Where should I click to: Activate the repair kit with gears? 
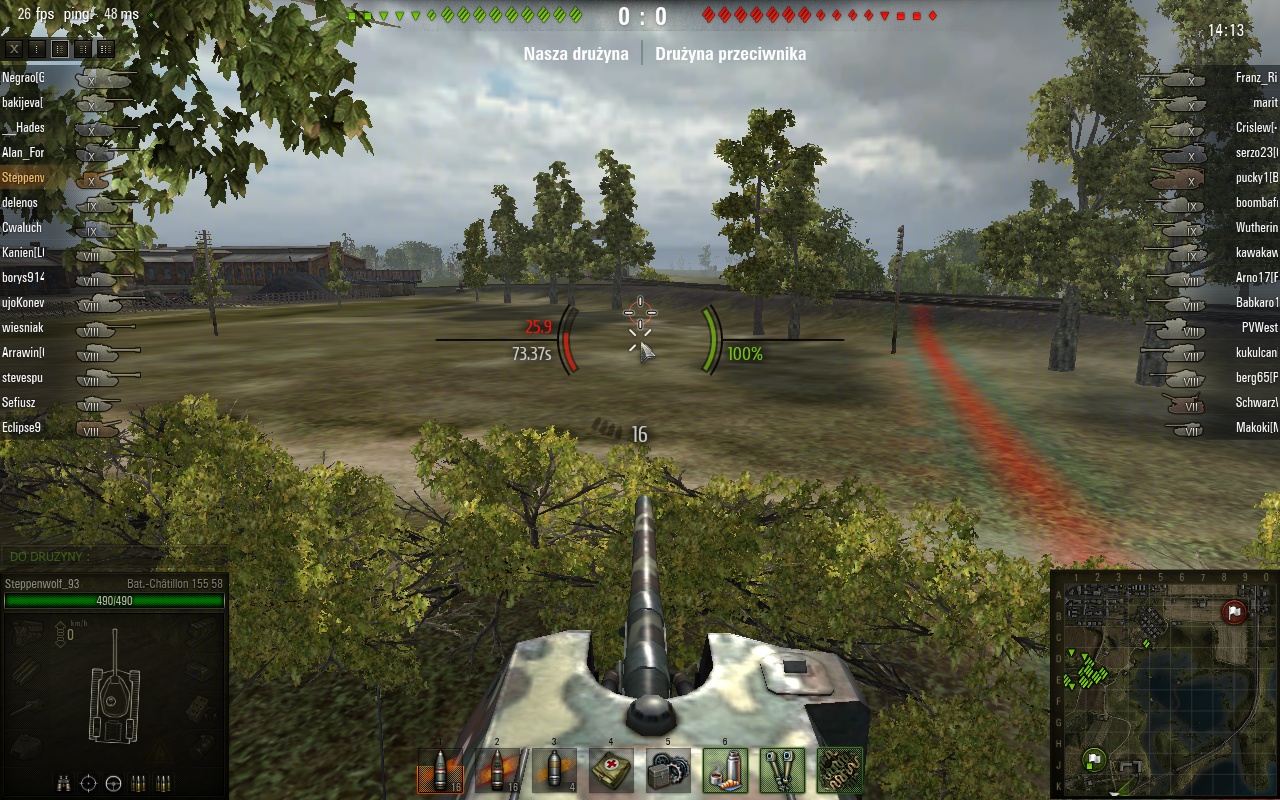click(x=668, y=770)
